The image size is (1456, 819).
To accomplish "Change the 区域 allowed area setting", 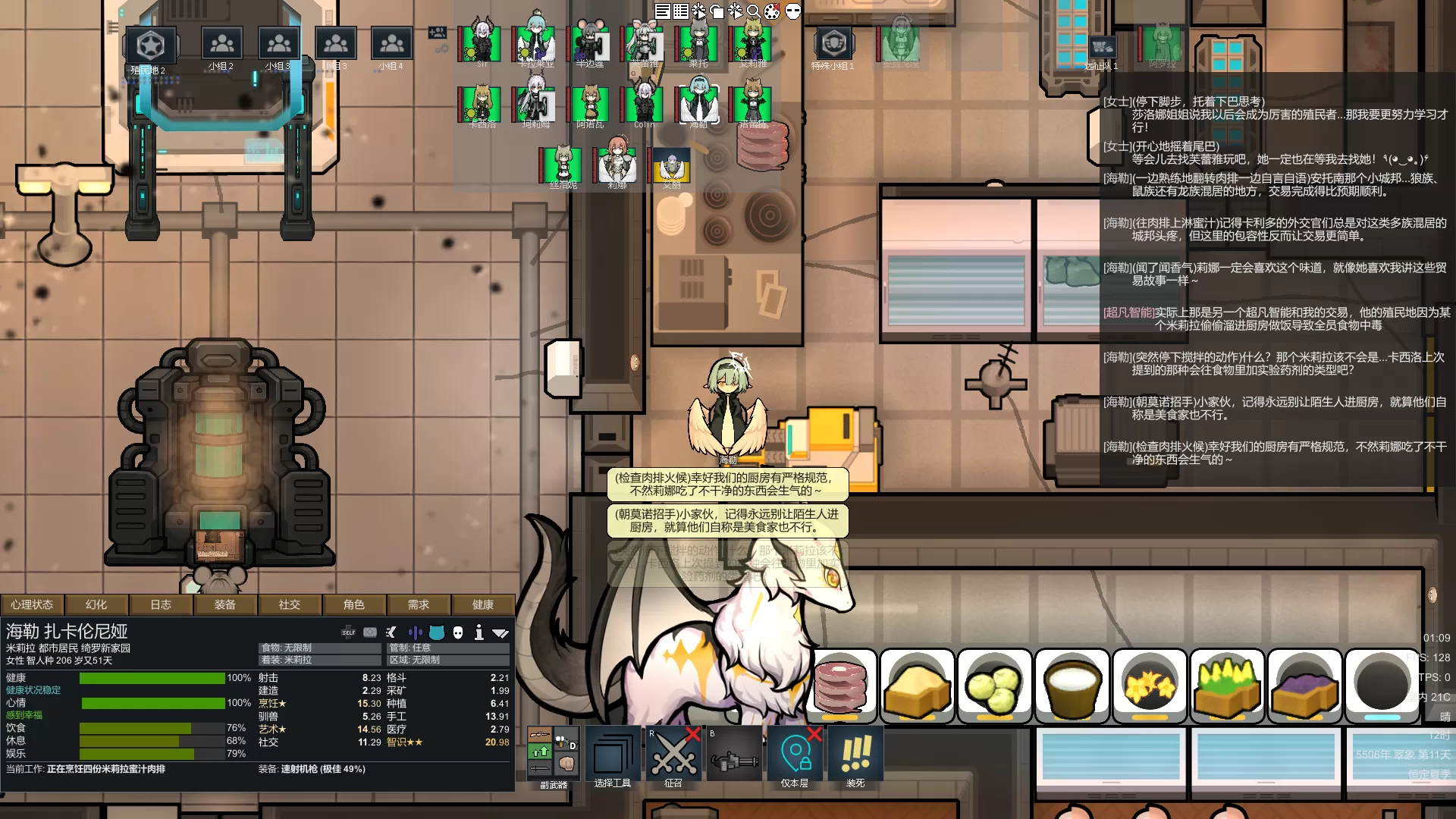I will pos(448,660).
